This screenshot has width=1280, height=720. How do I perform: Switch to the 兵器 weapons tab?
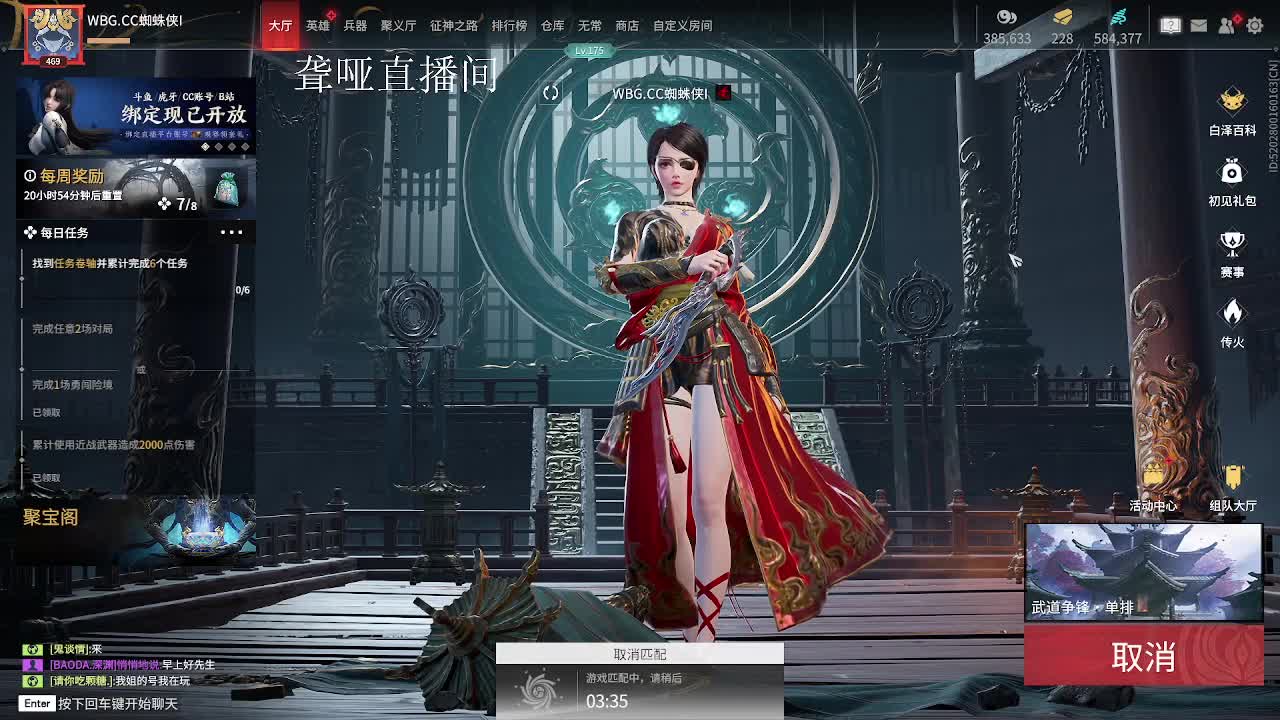355,25
